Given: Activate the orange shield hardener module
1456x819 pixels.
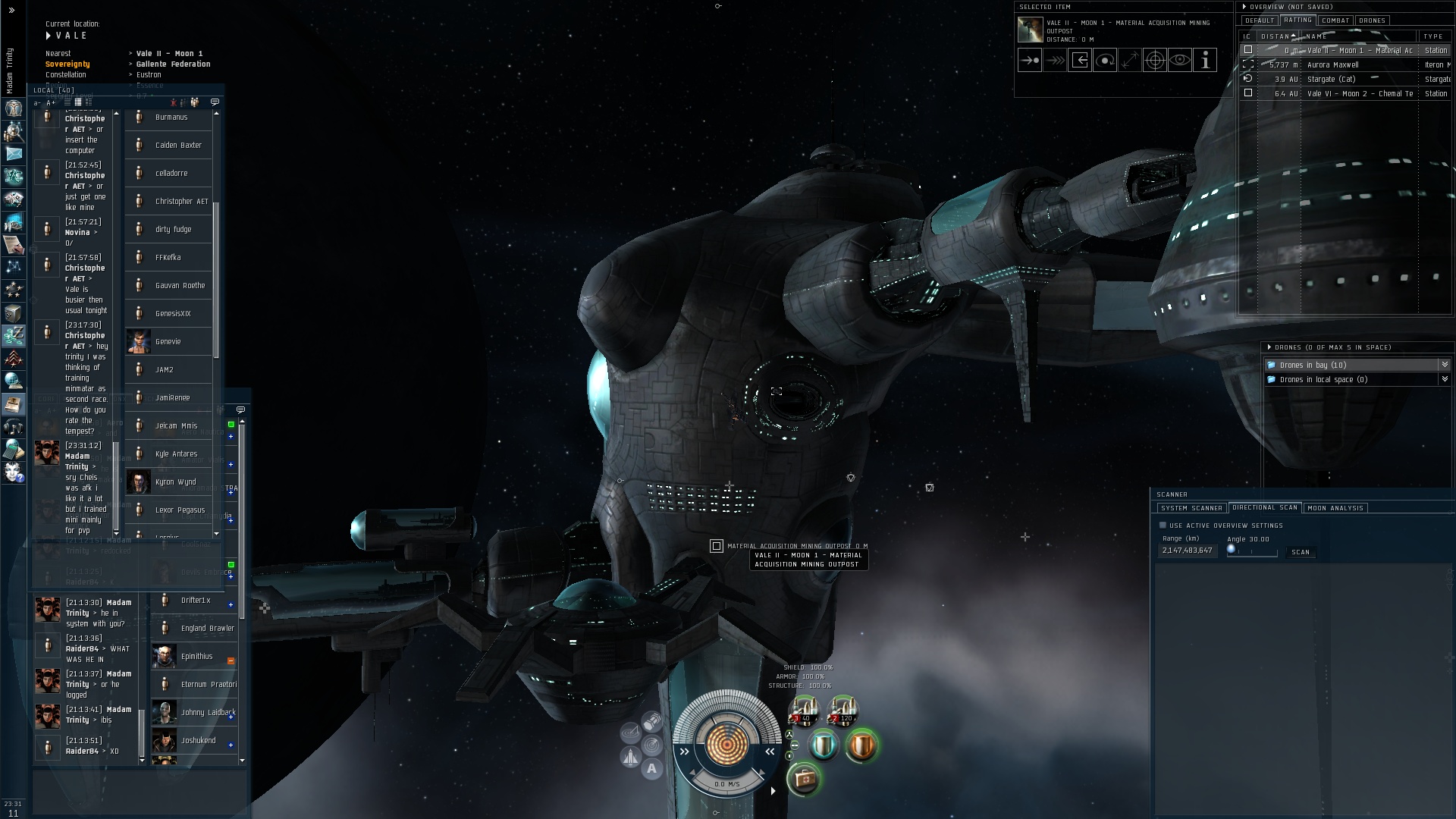Looking at the screenshot, I should 861,745.
